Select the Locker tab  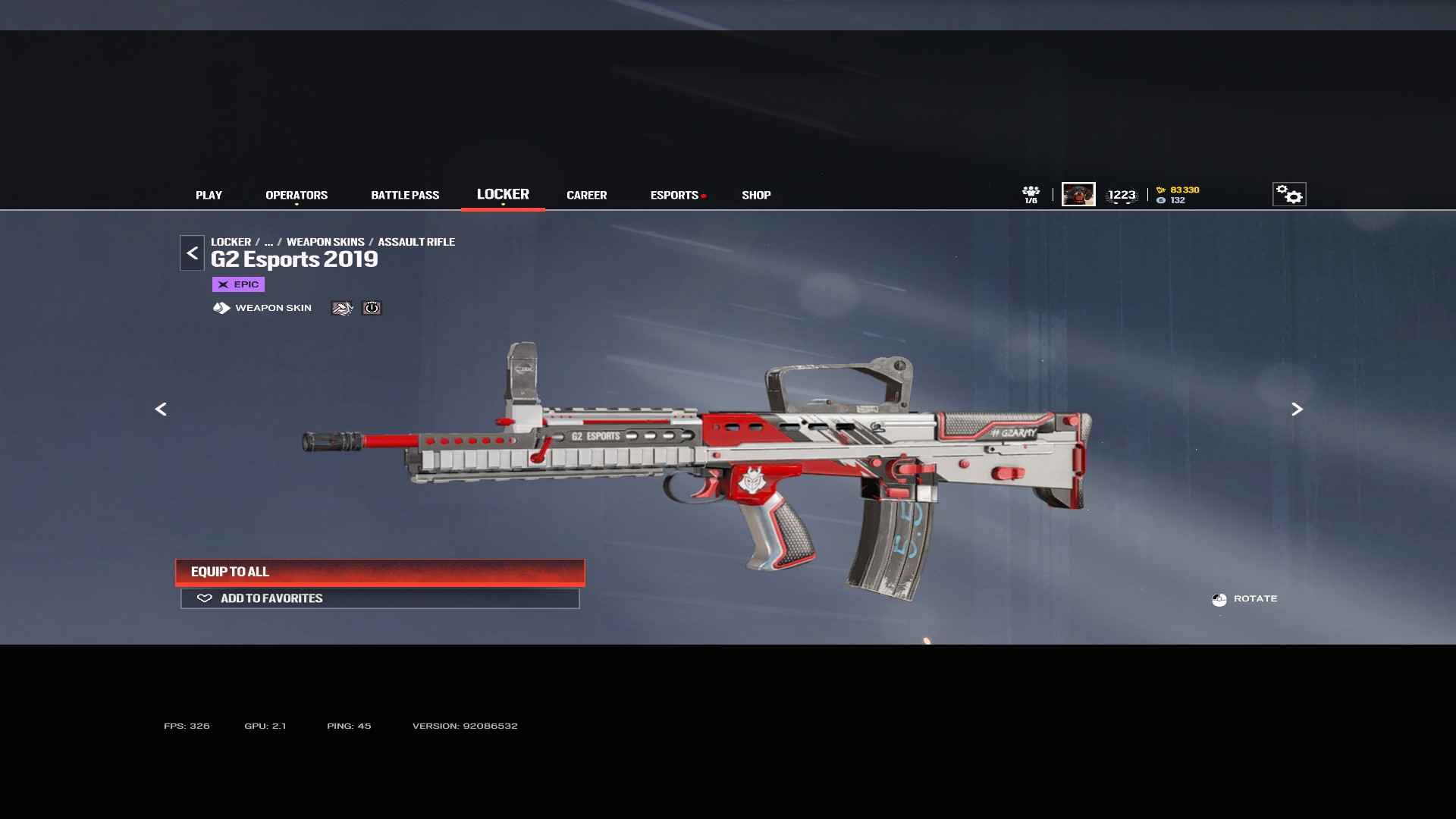coord(503,194)
